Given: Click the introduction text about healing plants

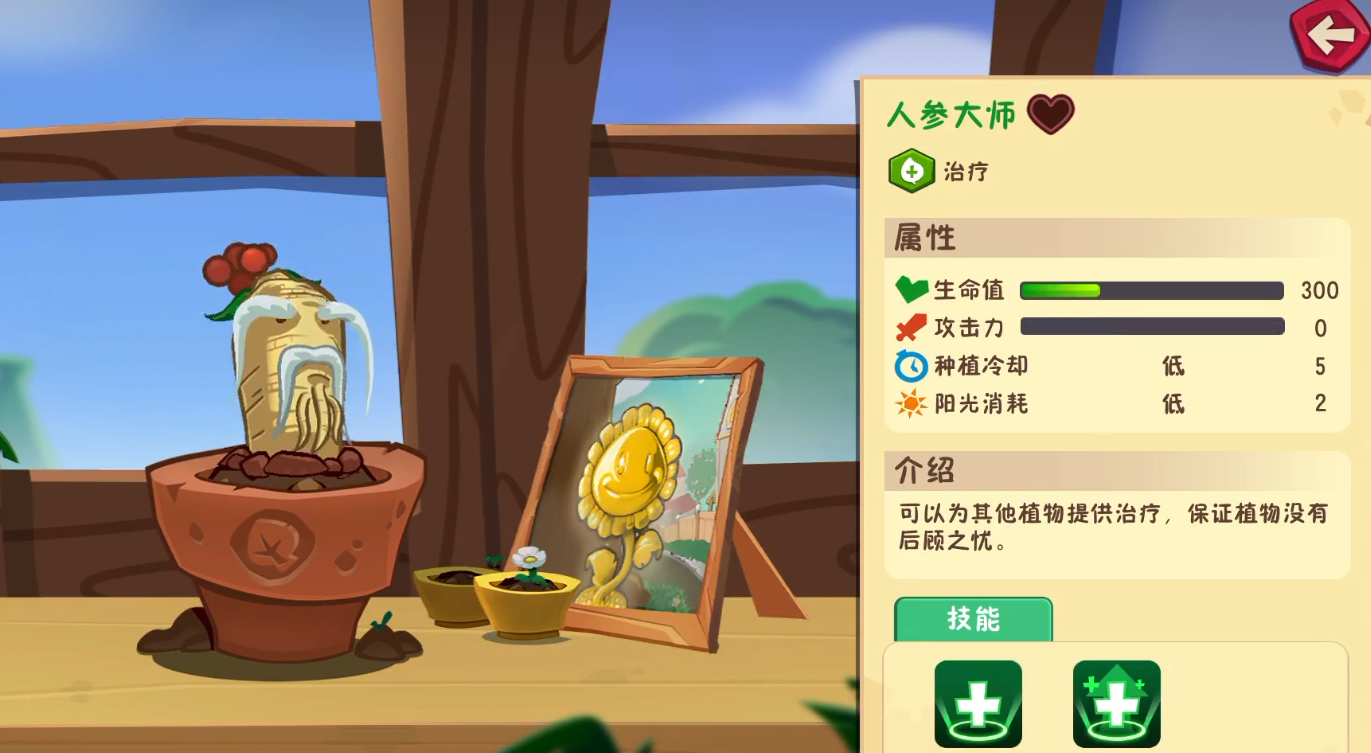Looking at the screenshot, I should point(1110,525).
